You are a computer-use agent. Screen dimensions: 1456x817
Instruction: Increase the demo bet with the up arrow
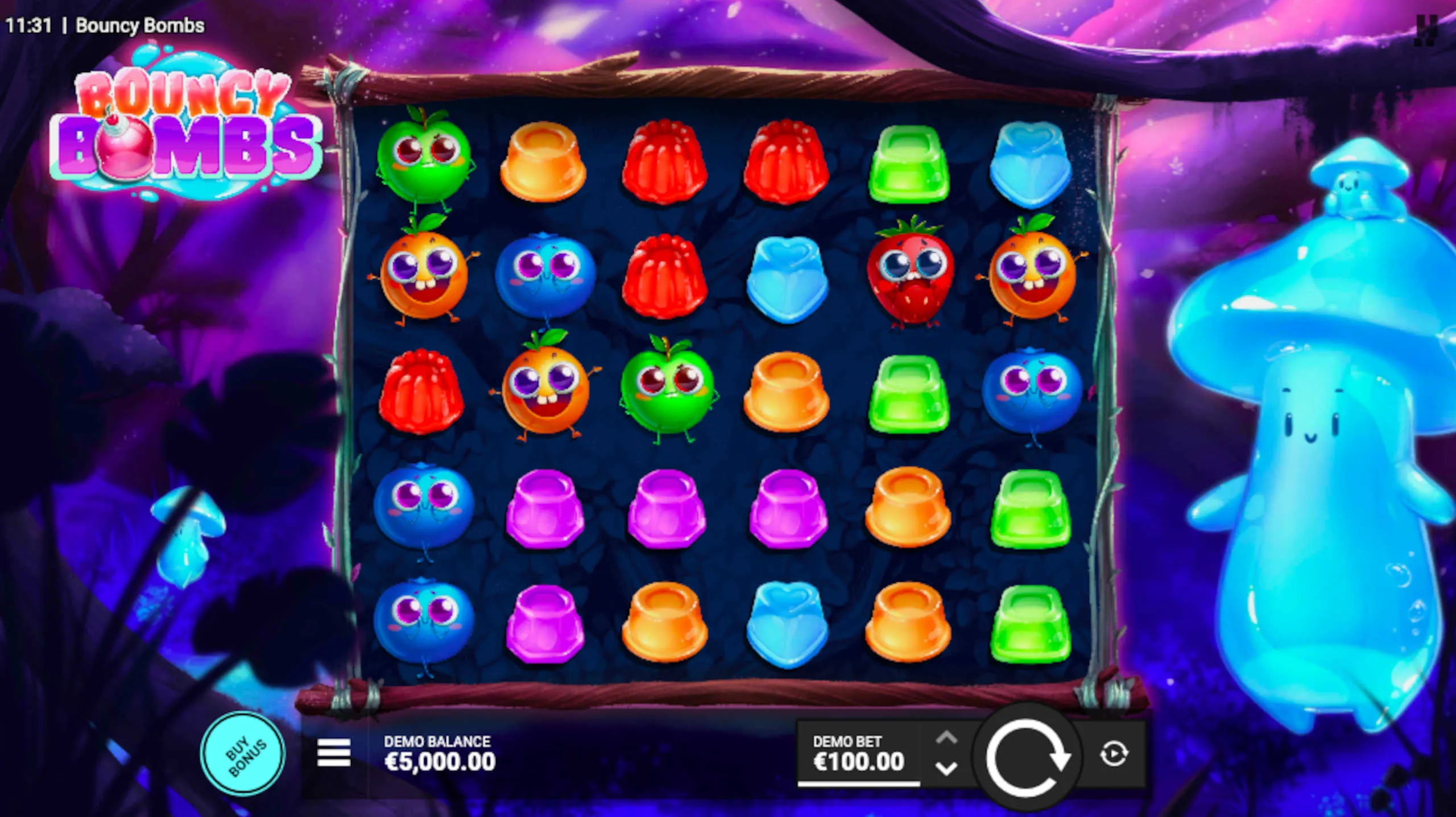[946, 739]
